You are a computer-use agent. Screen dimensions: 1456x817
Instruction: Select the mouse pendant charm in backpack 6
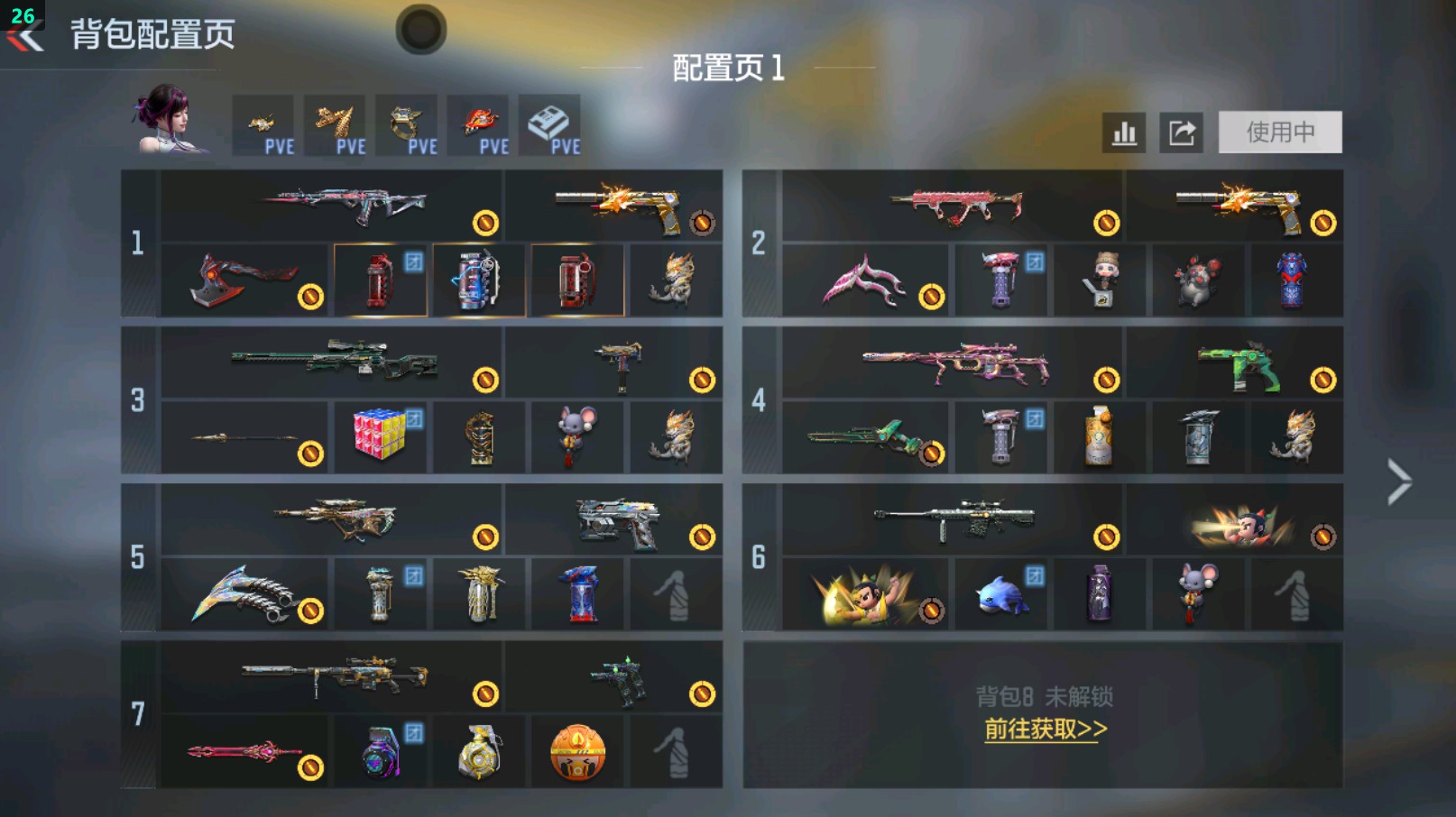pos(1197,592)
